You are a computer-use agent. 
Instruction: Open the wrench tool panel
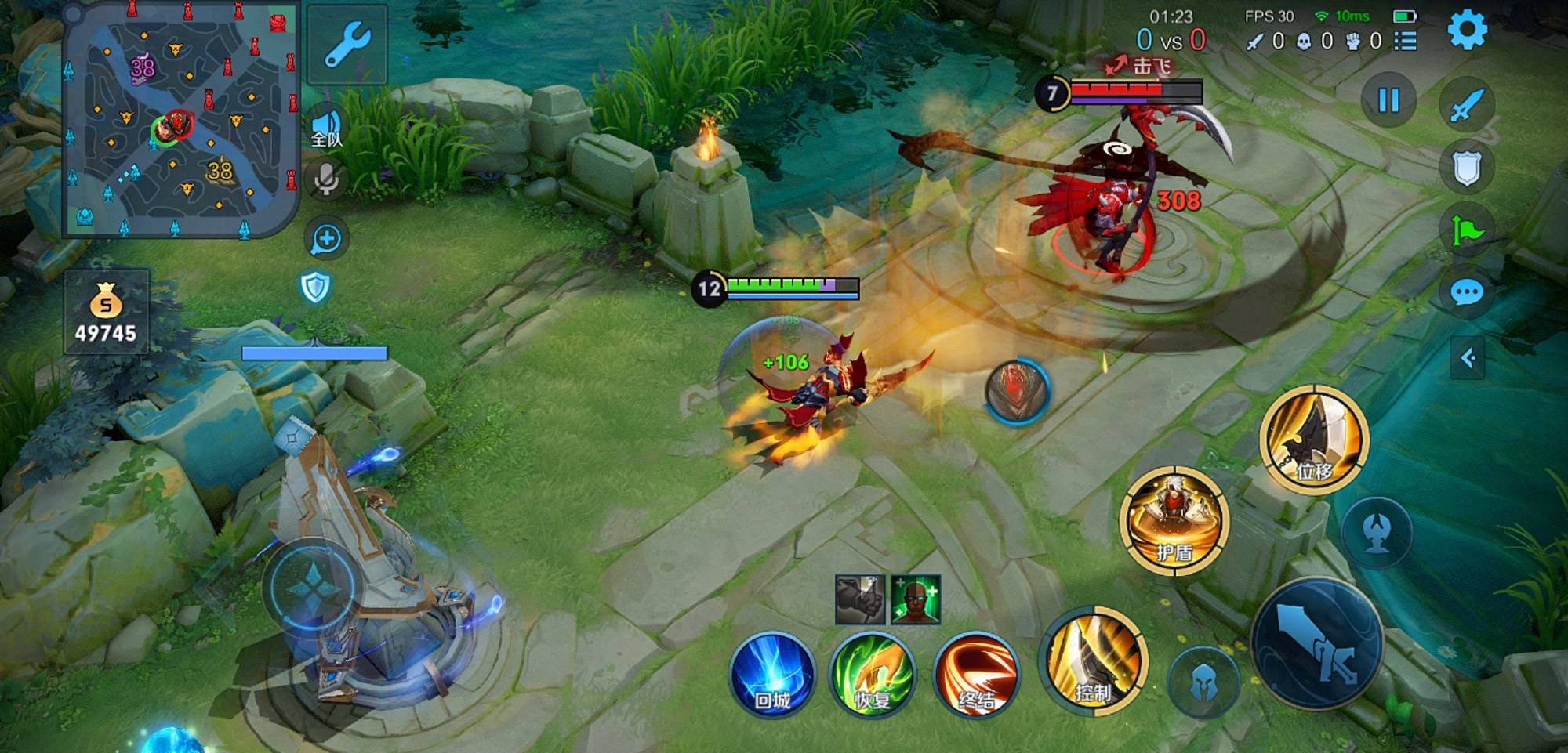(347, 44)
